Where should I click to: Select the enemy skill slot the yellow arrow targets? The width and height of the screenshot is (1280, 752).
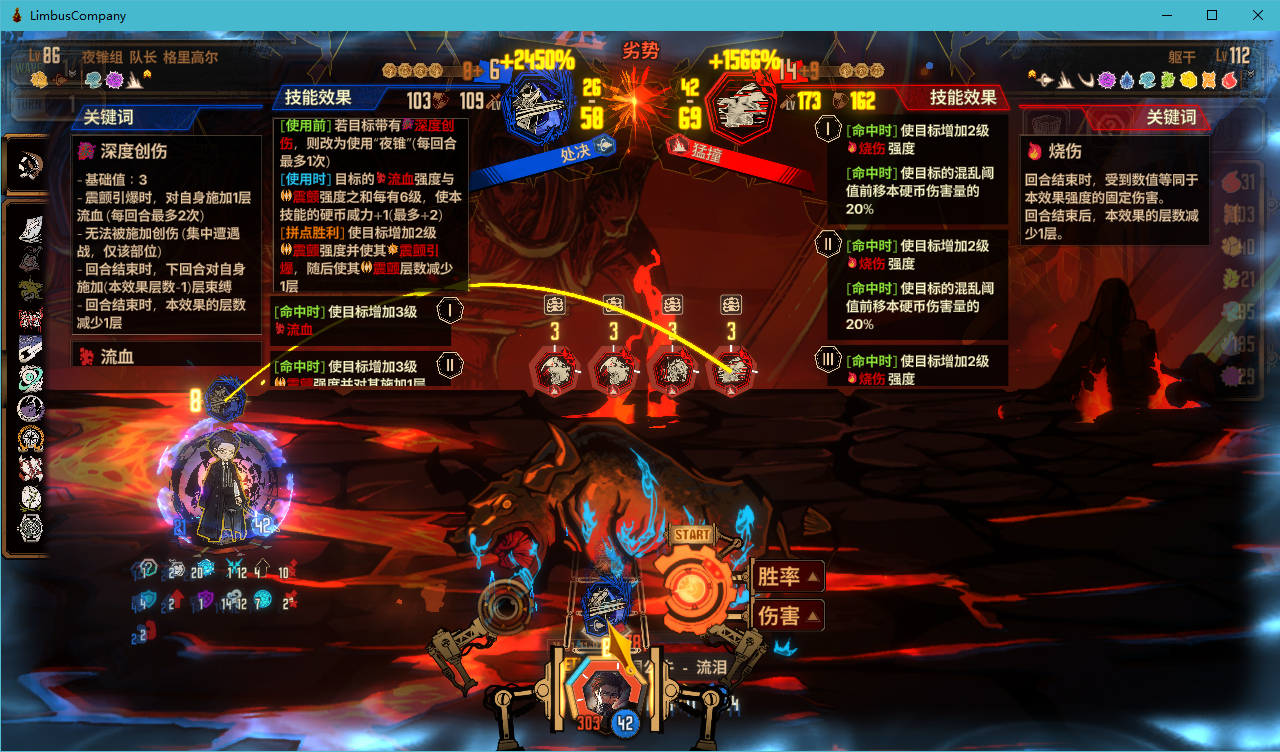pos(732,371)
